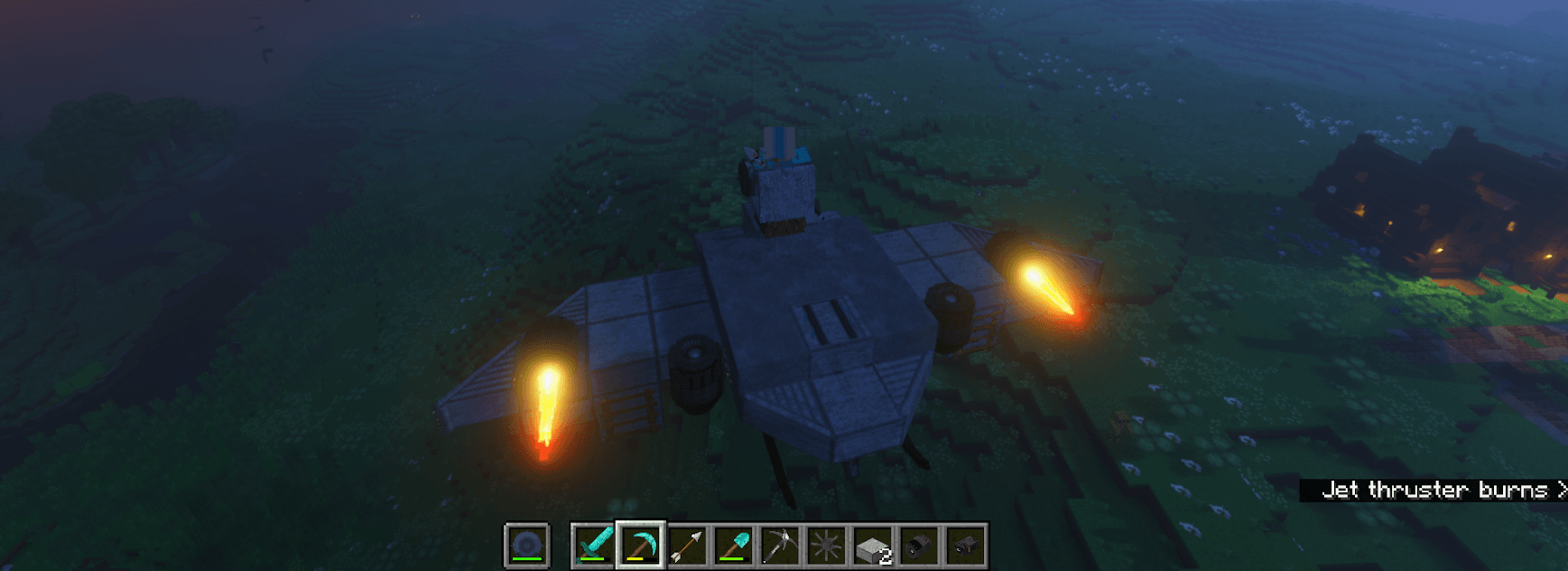Screen dimensions: 1568x571
Task: Select the diamond sword hotbar slot
Action: [593, 546]
